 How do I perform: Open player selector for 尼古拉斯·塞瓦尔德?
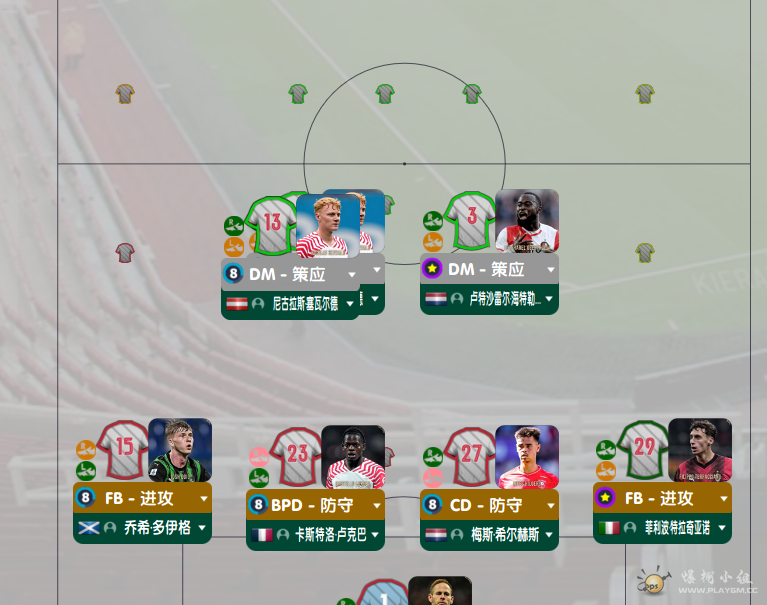click(350, 304)
